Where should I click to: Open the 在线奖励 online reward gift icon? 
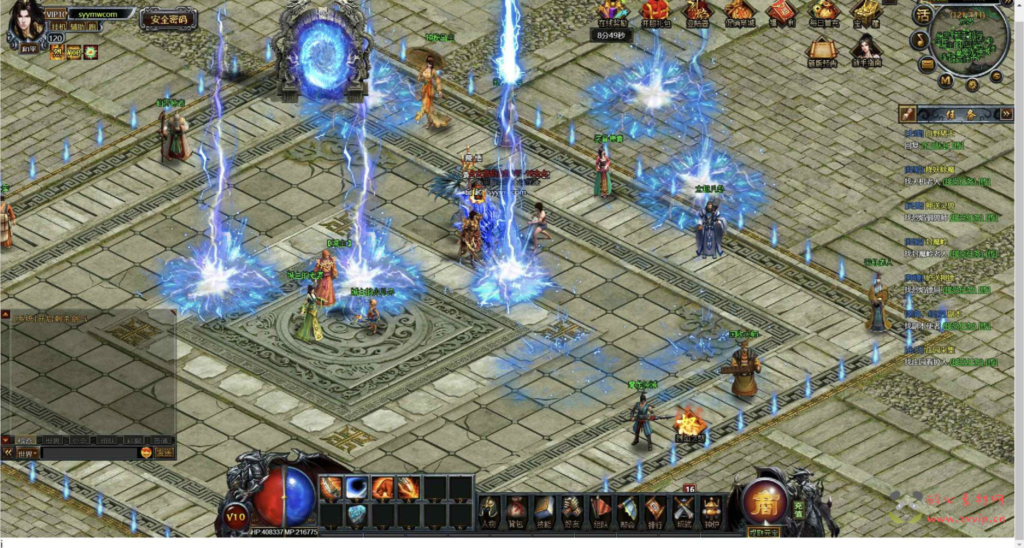point(611,12)
